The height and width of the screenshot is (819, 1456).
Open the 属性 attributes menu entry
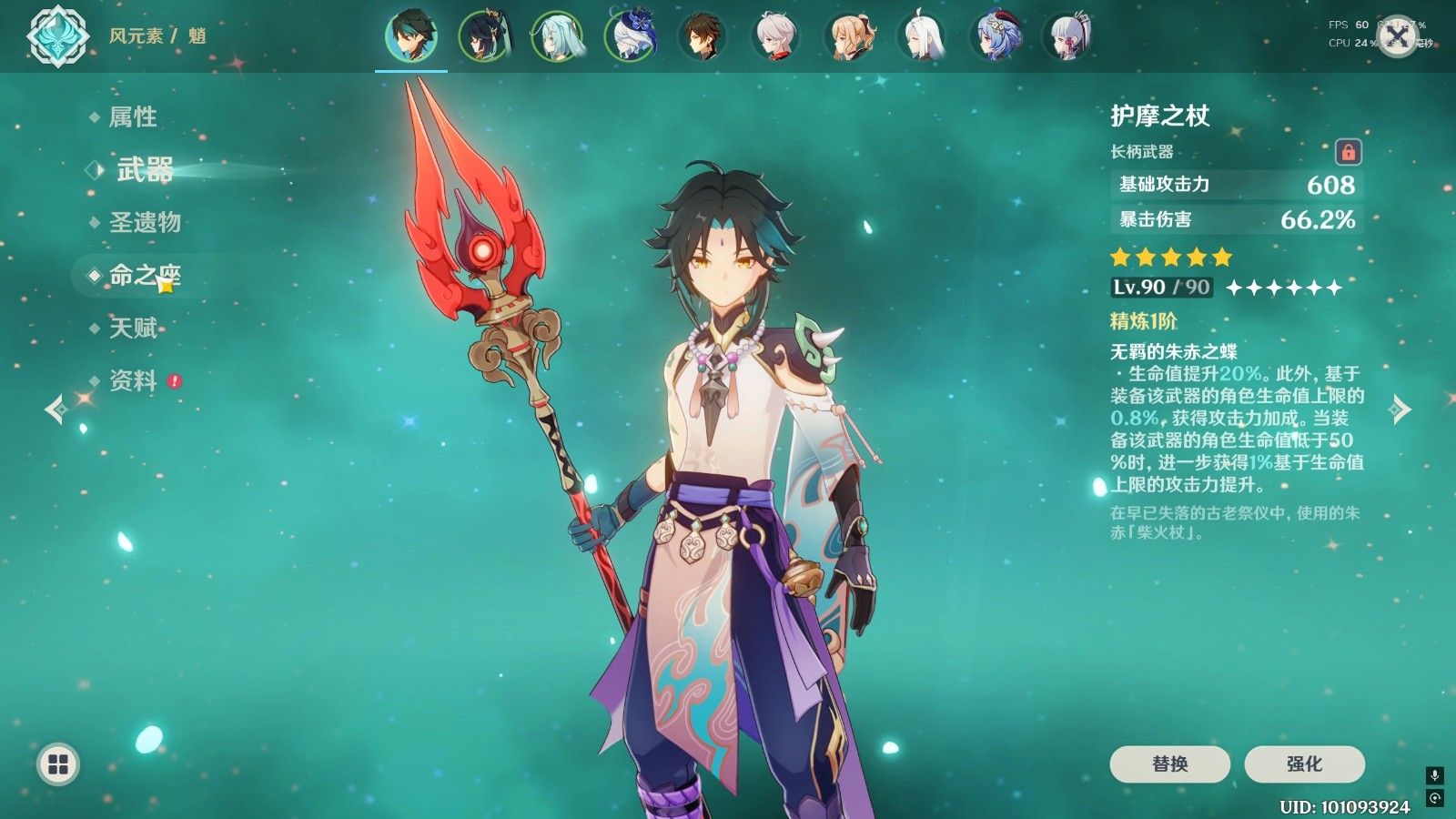pyautogui.click(x=133, y=117)
